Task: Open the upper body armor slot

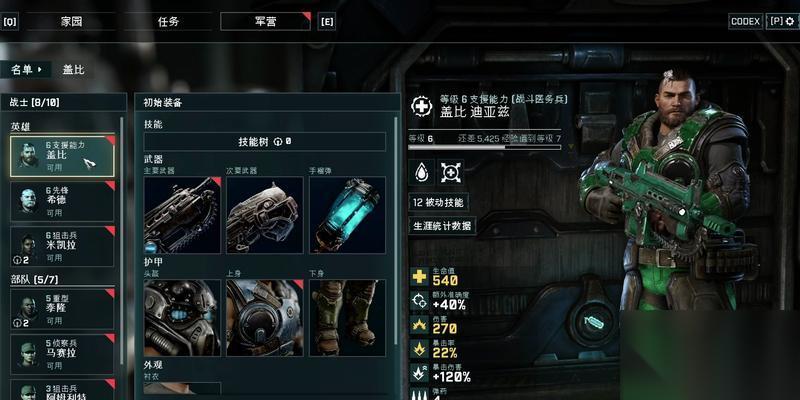Action: (263, 317)
